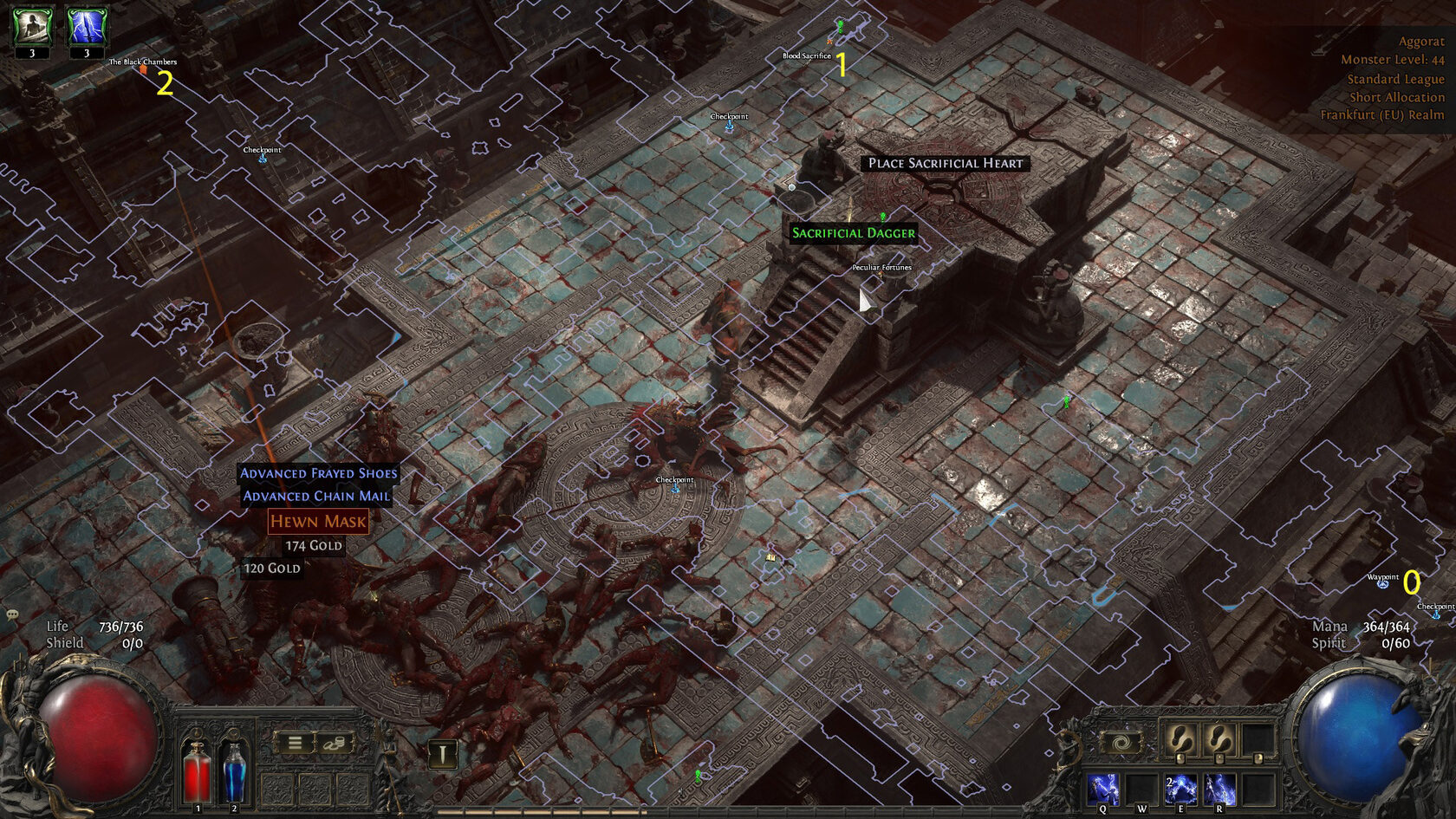Loot the Advanced Frayed Shoes label

click(318, 473)
